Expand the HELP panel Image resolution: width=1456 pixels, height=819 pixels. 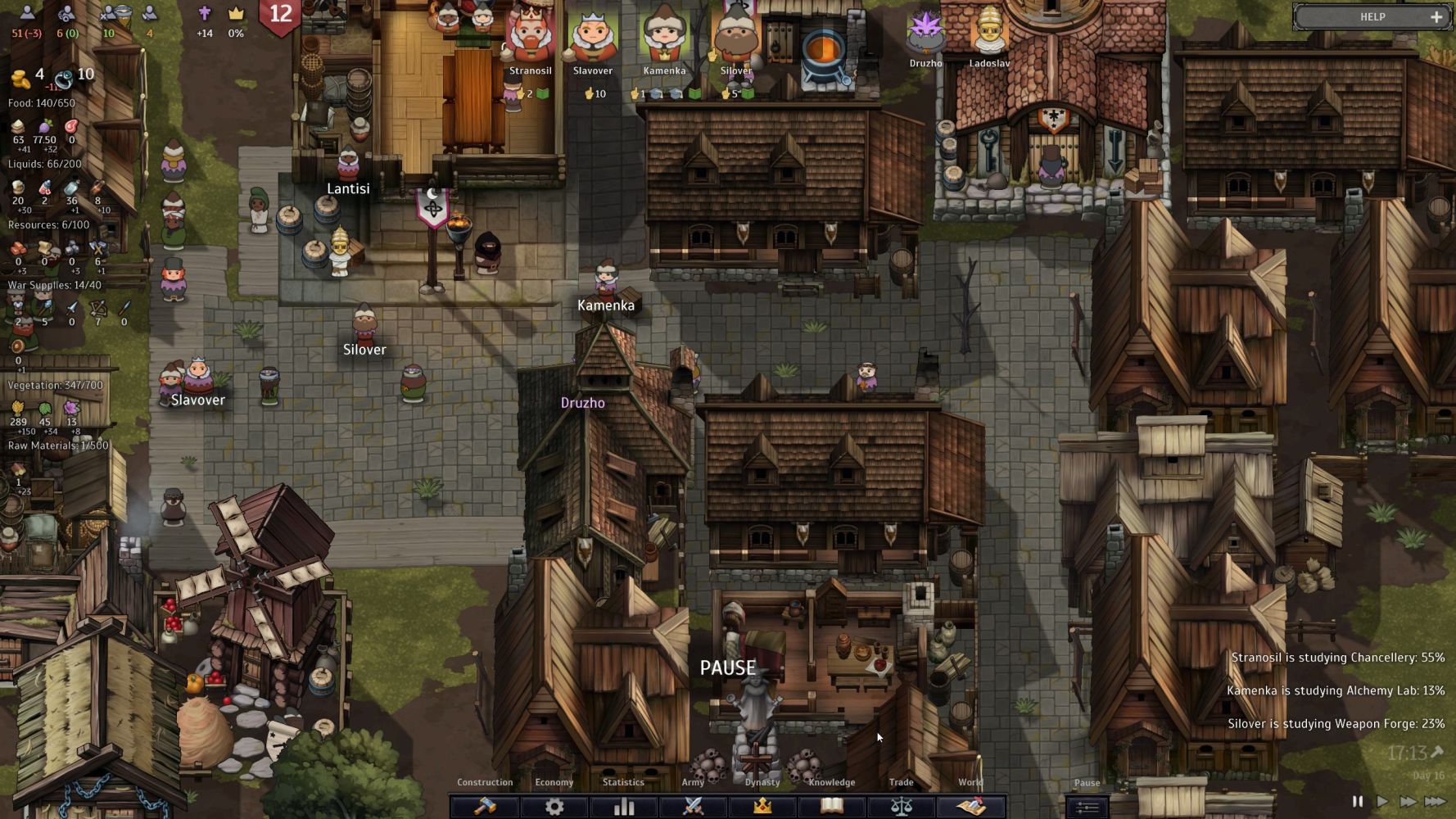(x=1436, y=16)
